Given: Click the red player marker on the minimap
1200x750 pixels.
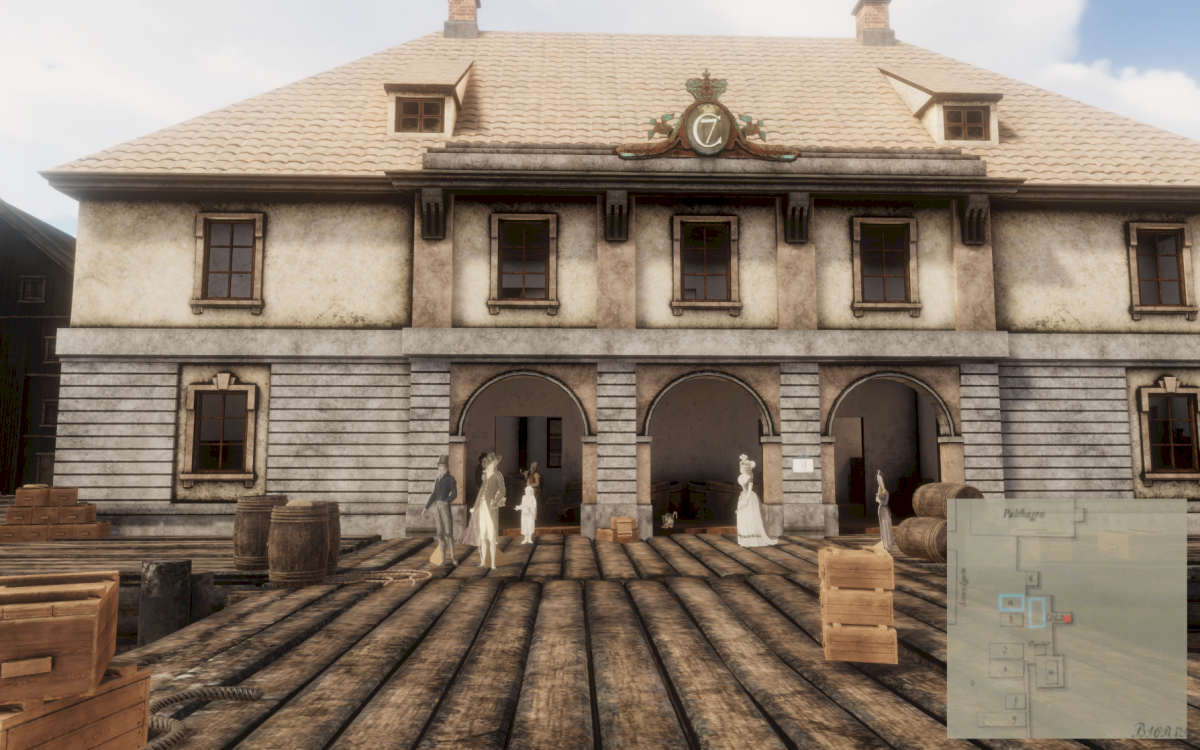Looking at the screenshot, I should (1068, 619).
